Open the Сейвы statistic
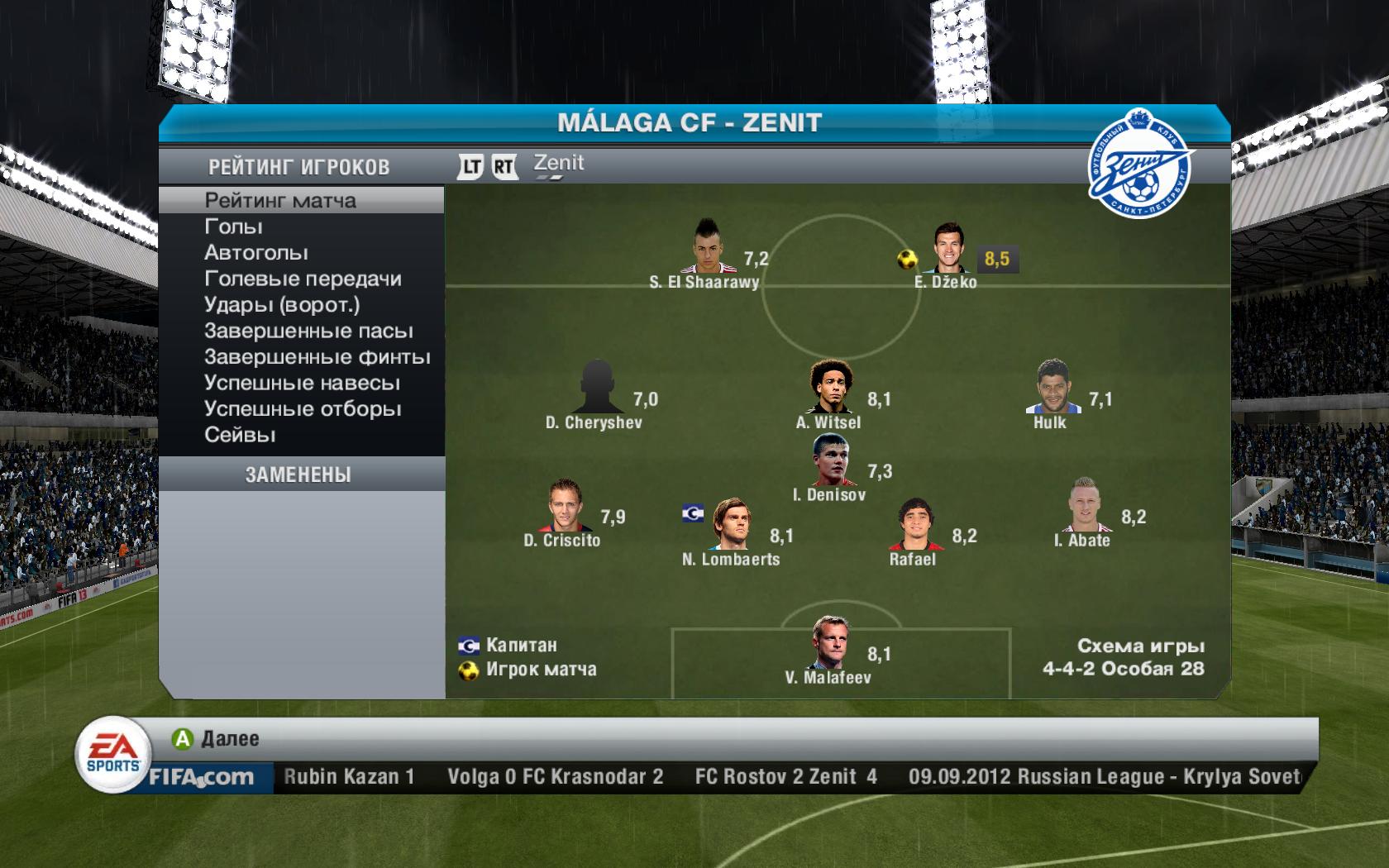The image size is (1389, 868). tap(240, 435)
